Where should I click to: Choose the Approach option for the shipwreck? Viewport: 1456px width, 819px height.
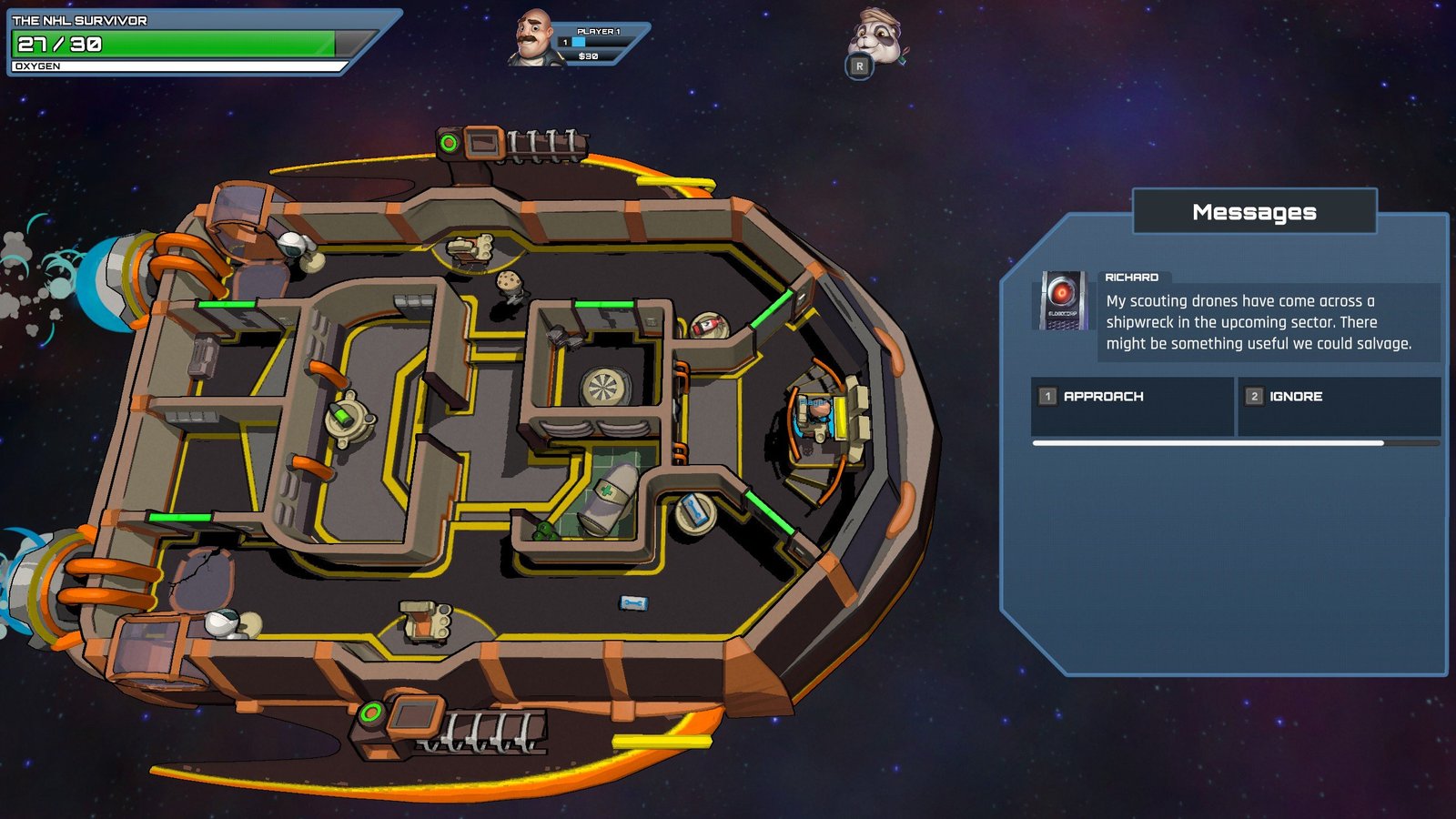[x=1132, y=397]
